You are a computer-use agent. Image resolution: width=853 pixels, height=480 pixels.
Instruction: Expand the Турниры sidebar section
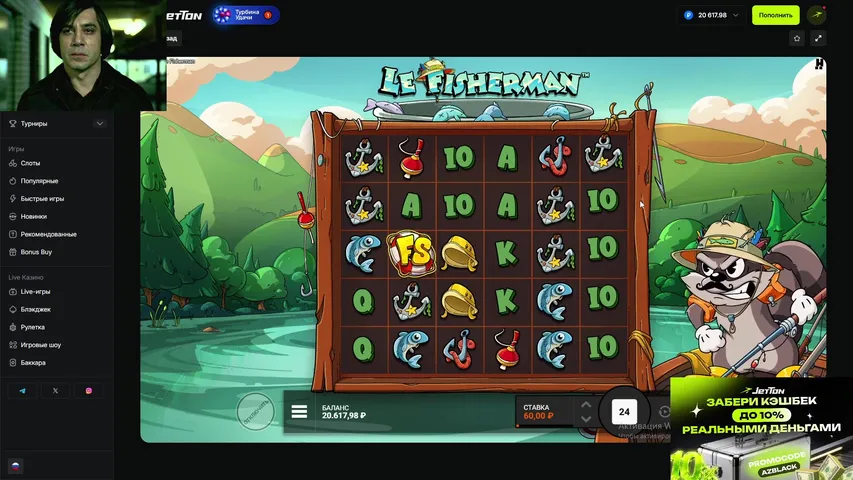click(x=100, y=124)
